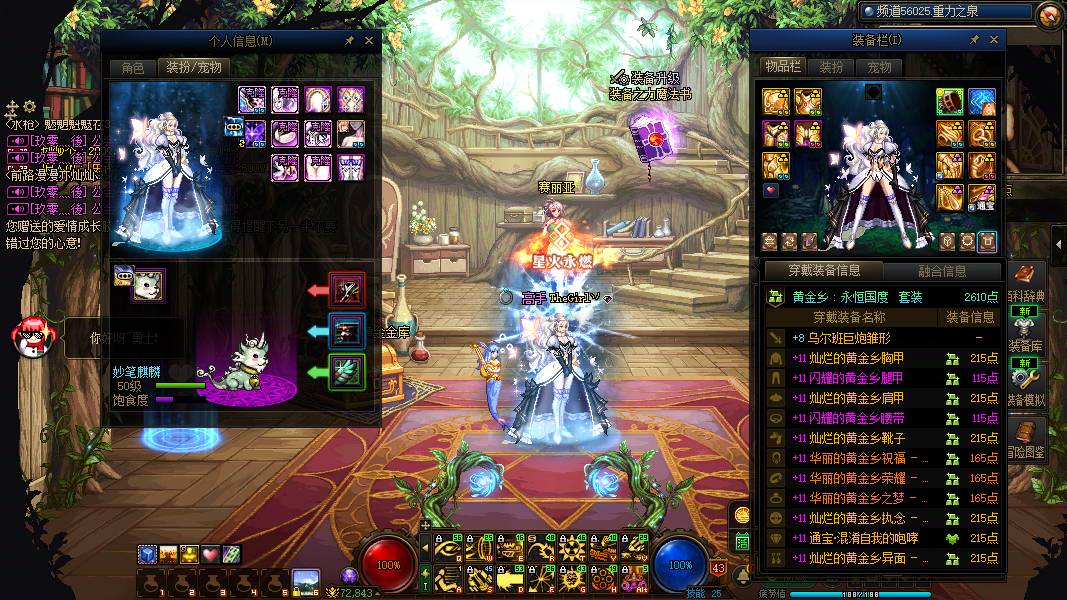Click the green-arrow pet feather skill icon
Screen dimensions: 1067x600
coord(348,372)
